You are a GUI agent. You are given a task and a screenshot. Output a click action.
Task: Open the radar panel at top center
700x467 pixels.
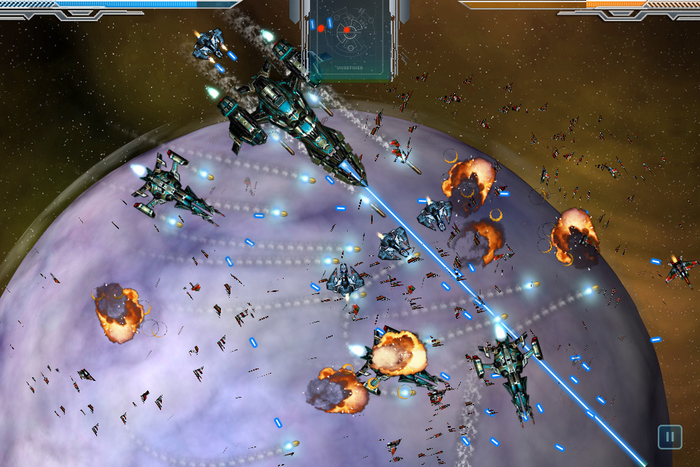click(347, 37)
